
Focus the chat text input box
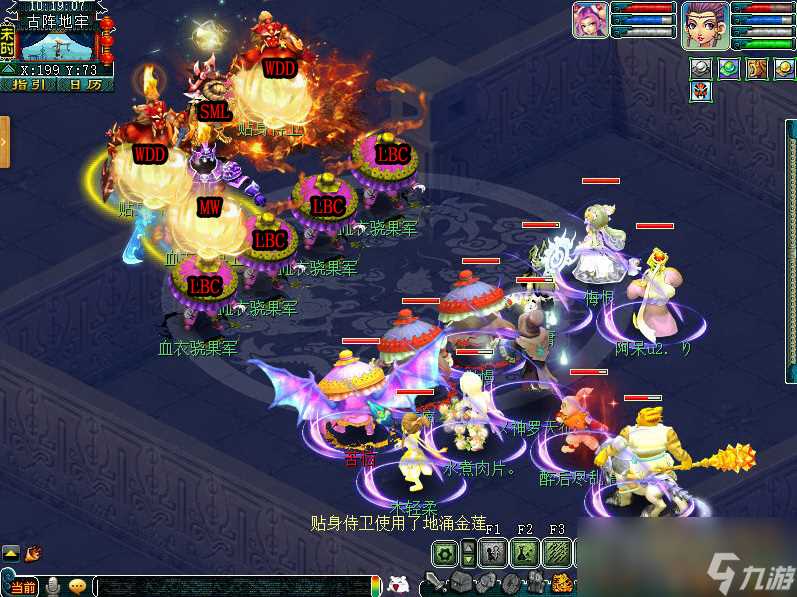[230, 586]
